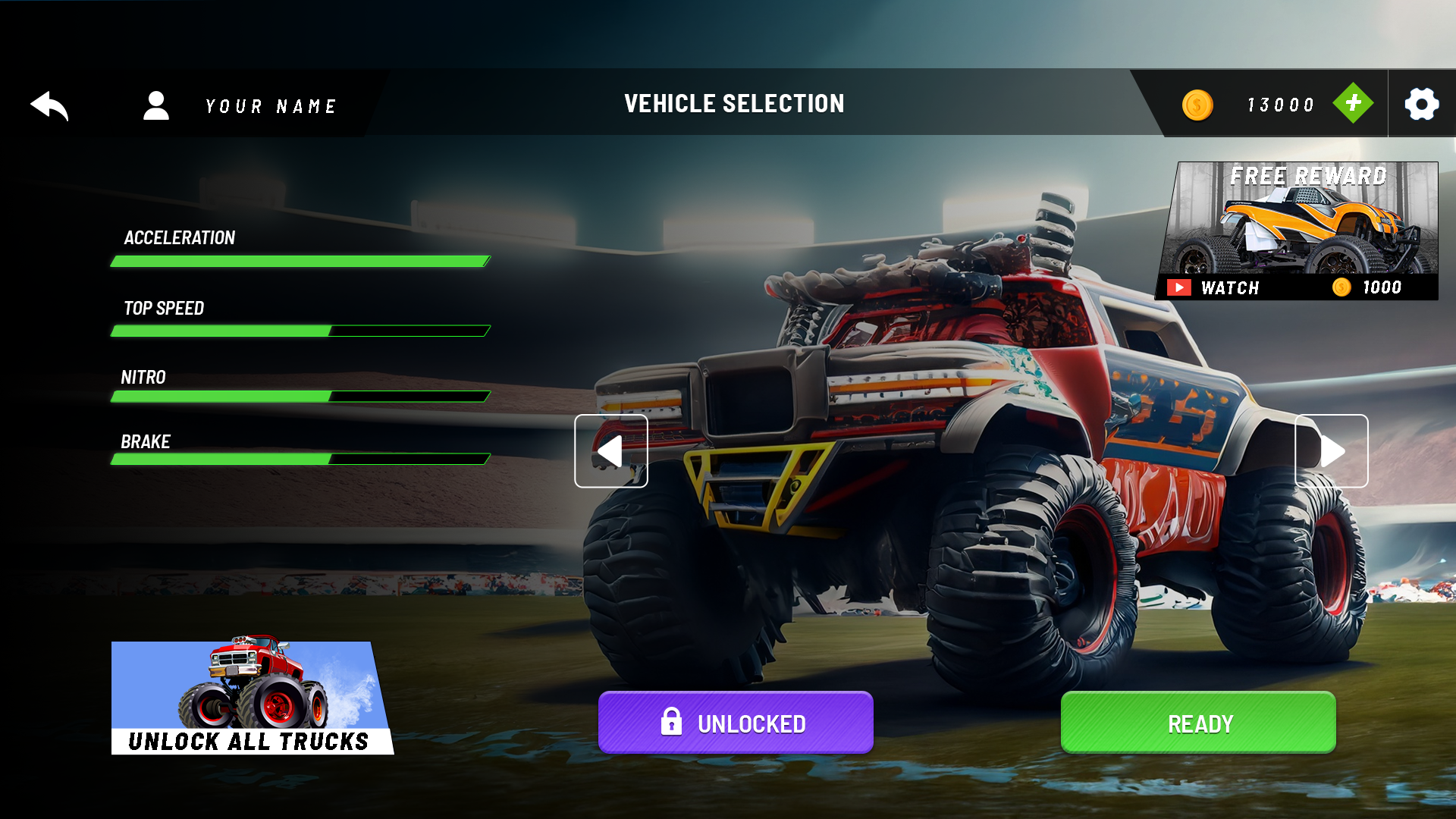The image size is (1456, 819).
Task: Click the coin icon showing 1000 reward
Action: [1340, 287]
